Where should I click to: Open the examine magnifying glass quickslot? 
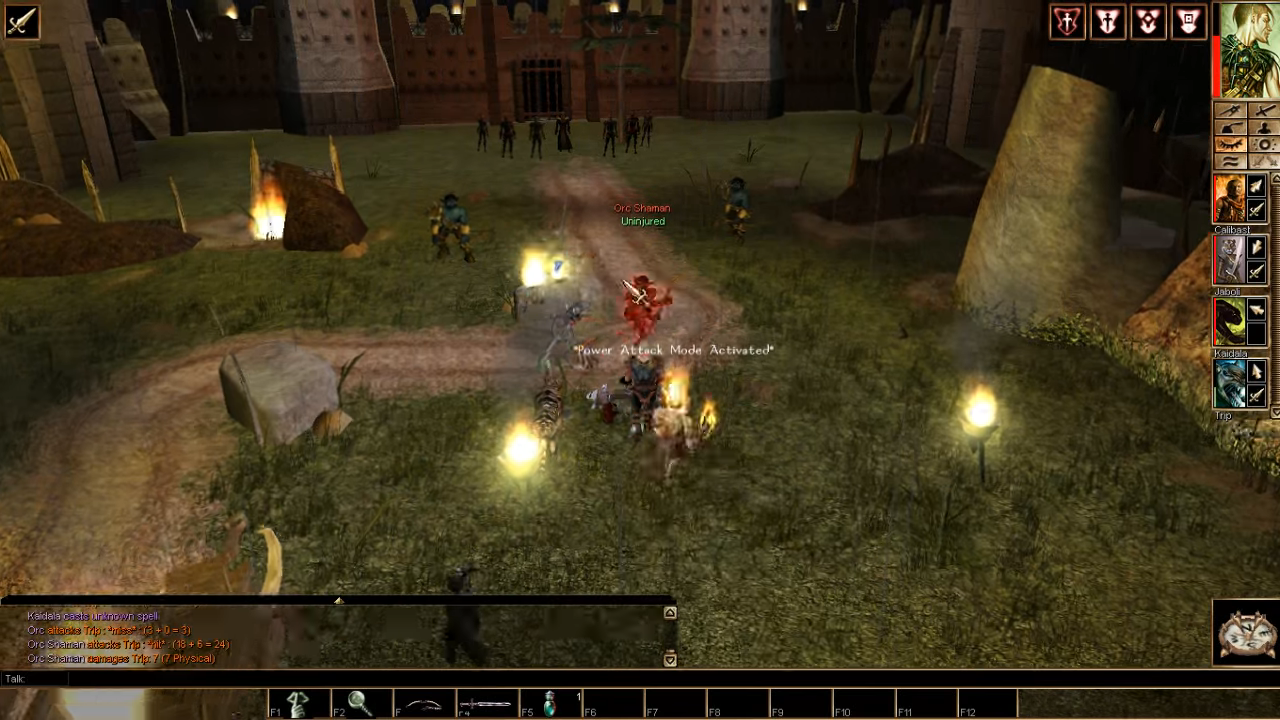[360, 701]
